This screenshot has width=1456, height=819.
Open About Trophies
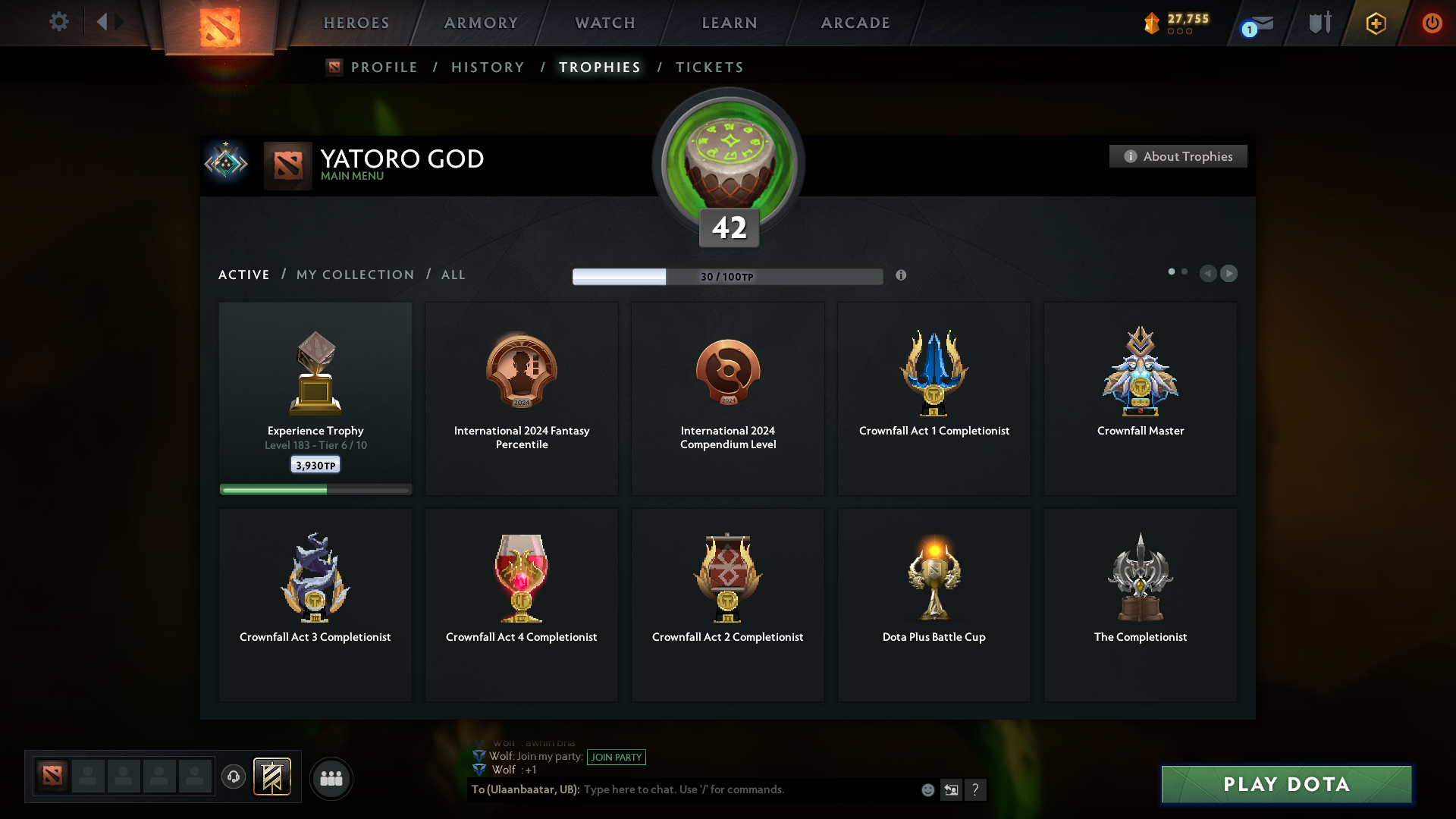pos(1178,156)
